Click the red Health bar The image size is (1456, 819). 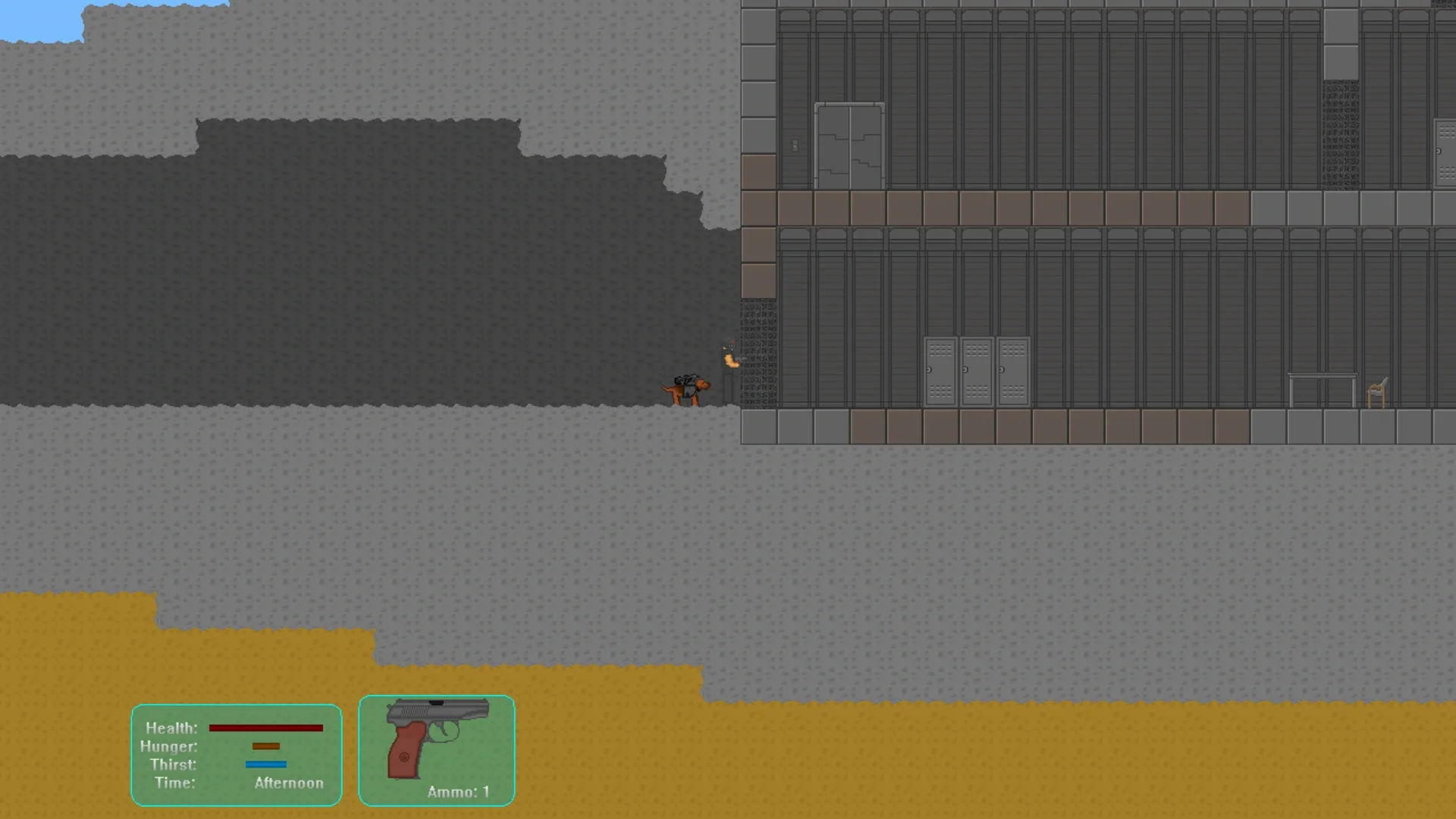point(265,728)
